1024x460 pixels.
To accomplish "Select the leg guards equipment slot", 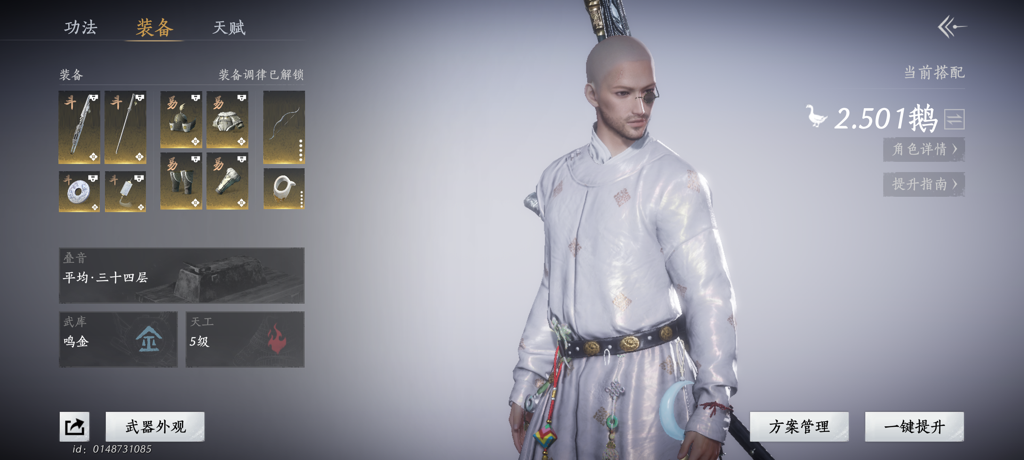I will [181, 181].
